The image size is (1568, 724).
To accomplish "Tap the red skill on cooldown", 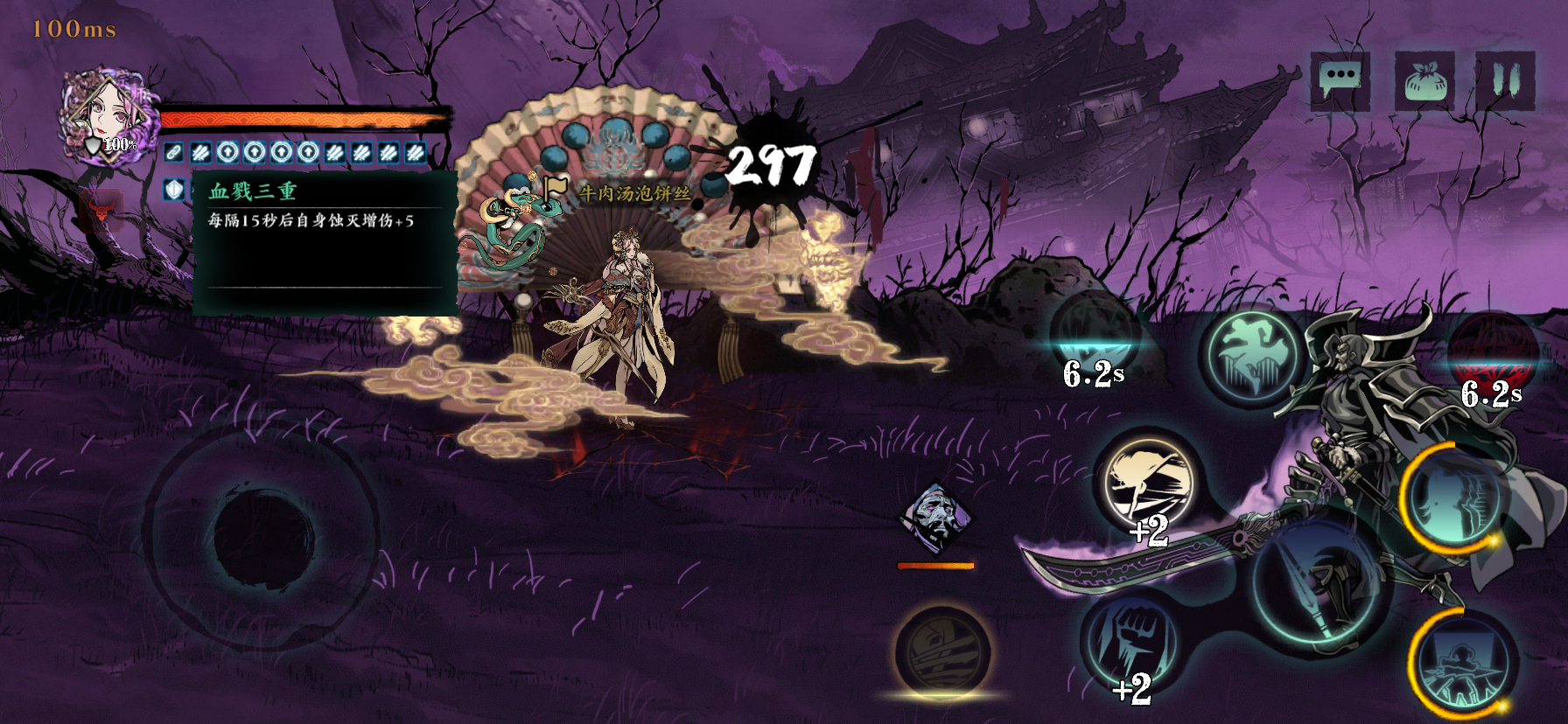I will (x=1492, y=353).
